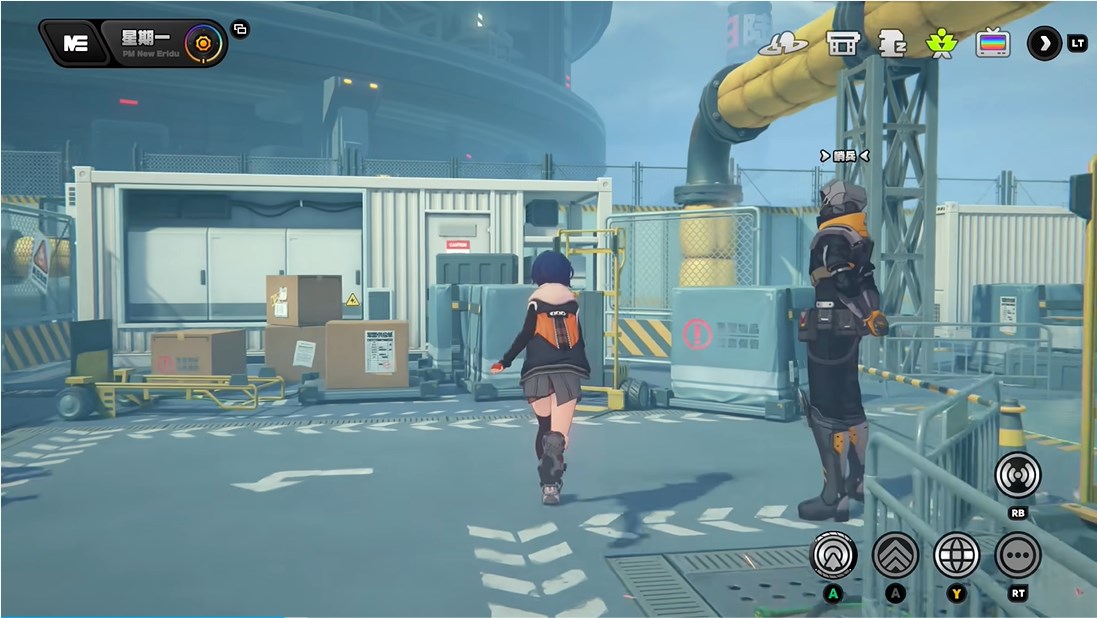Activate the broadcast signal waves button
The image size is (1097, 618).
click(x=1018, y=475)
